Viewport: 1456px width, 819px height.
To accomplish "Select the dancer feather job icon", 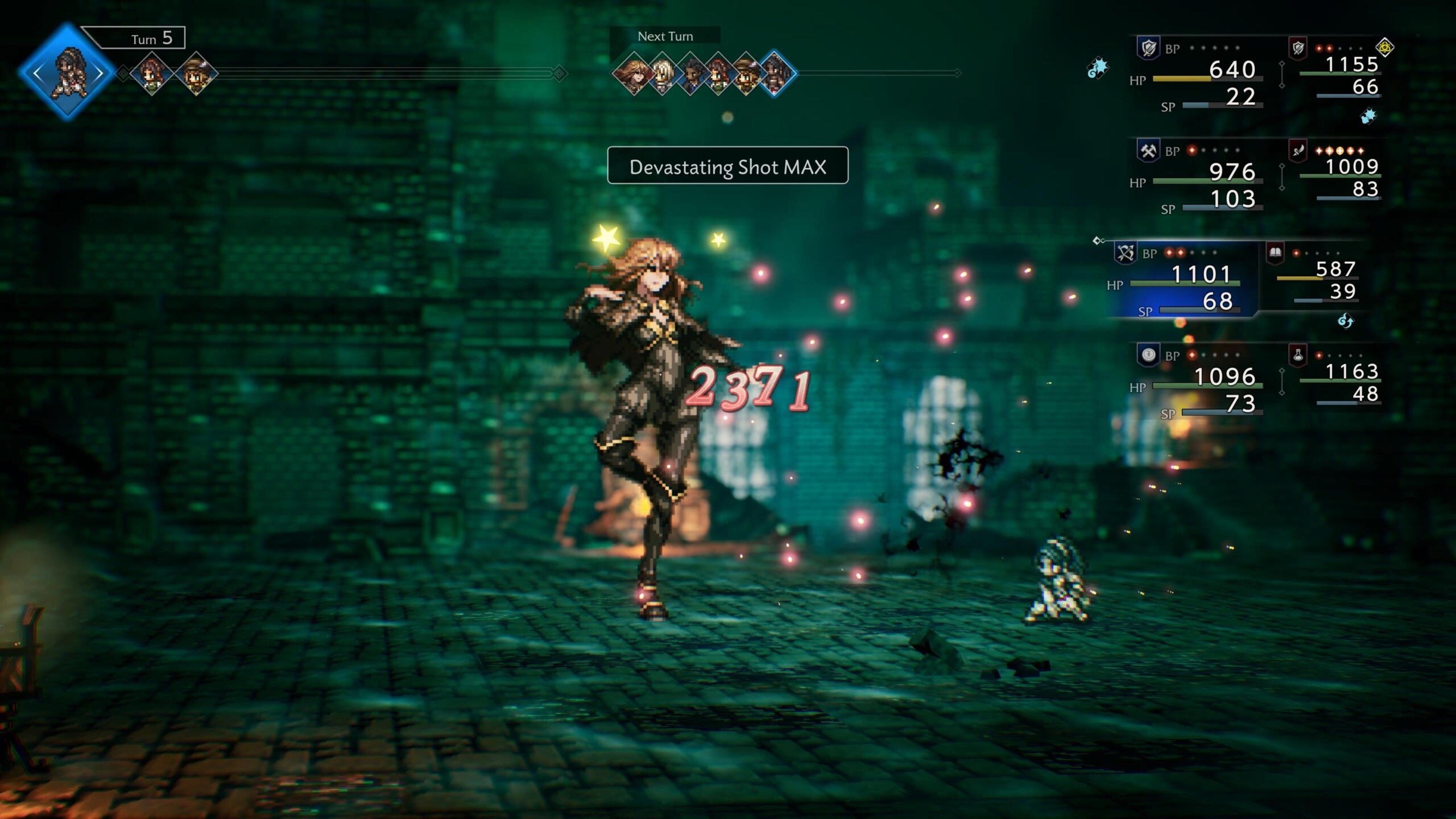I will coord(1298,151).
